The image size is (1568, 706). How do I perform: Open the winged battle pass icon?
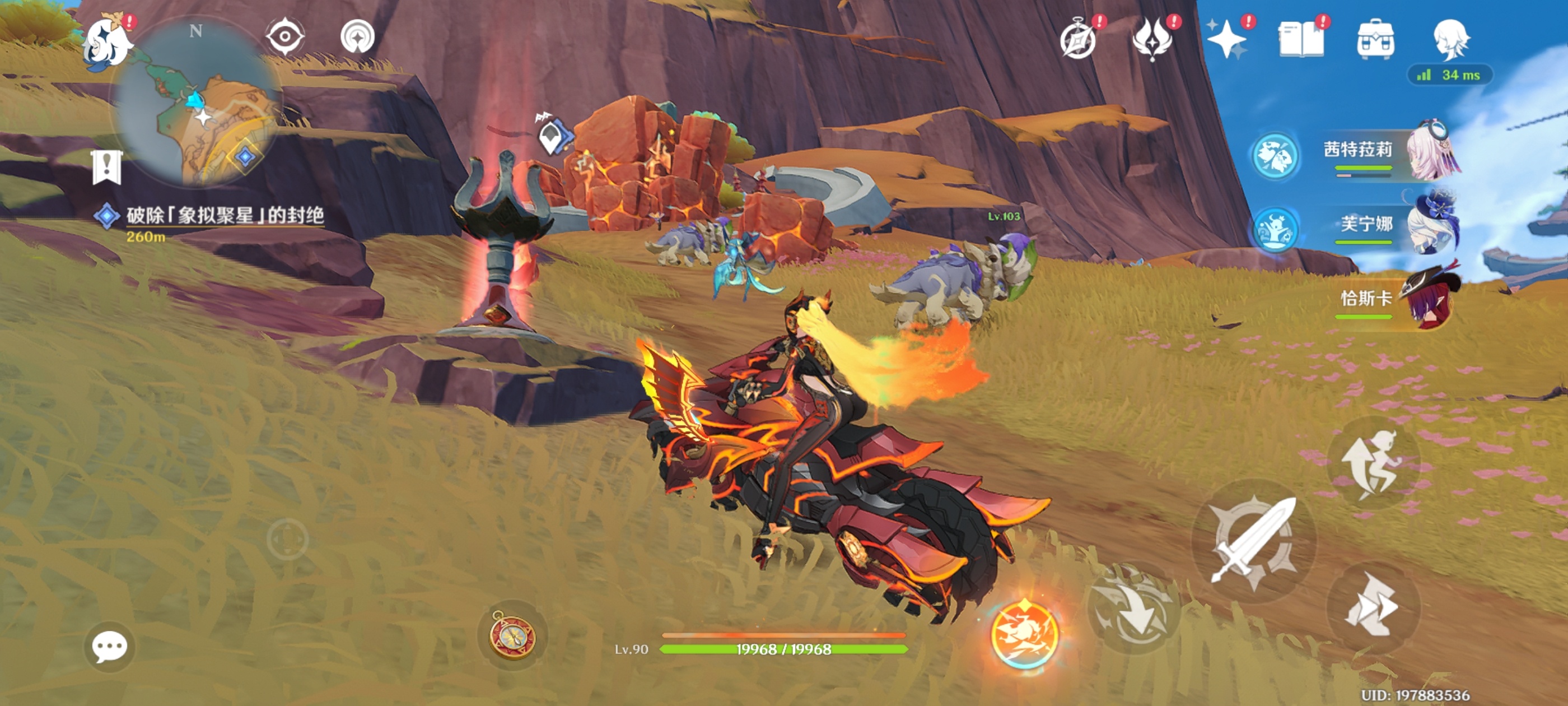(x=1152, y=39)
